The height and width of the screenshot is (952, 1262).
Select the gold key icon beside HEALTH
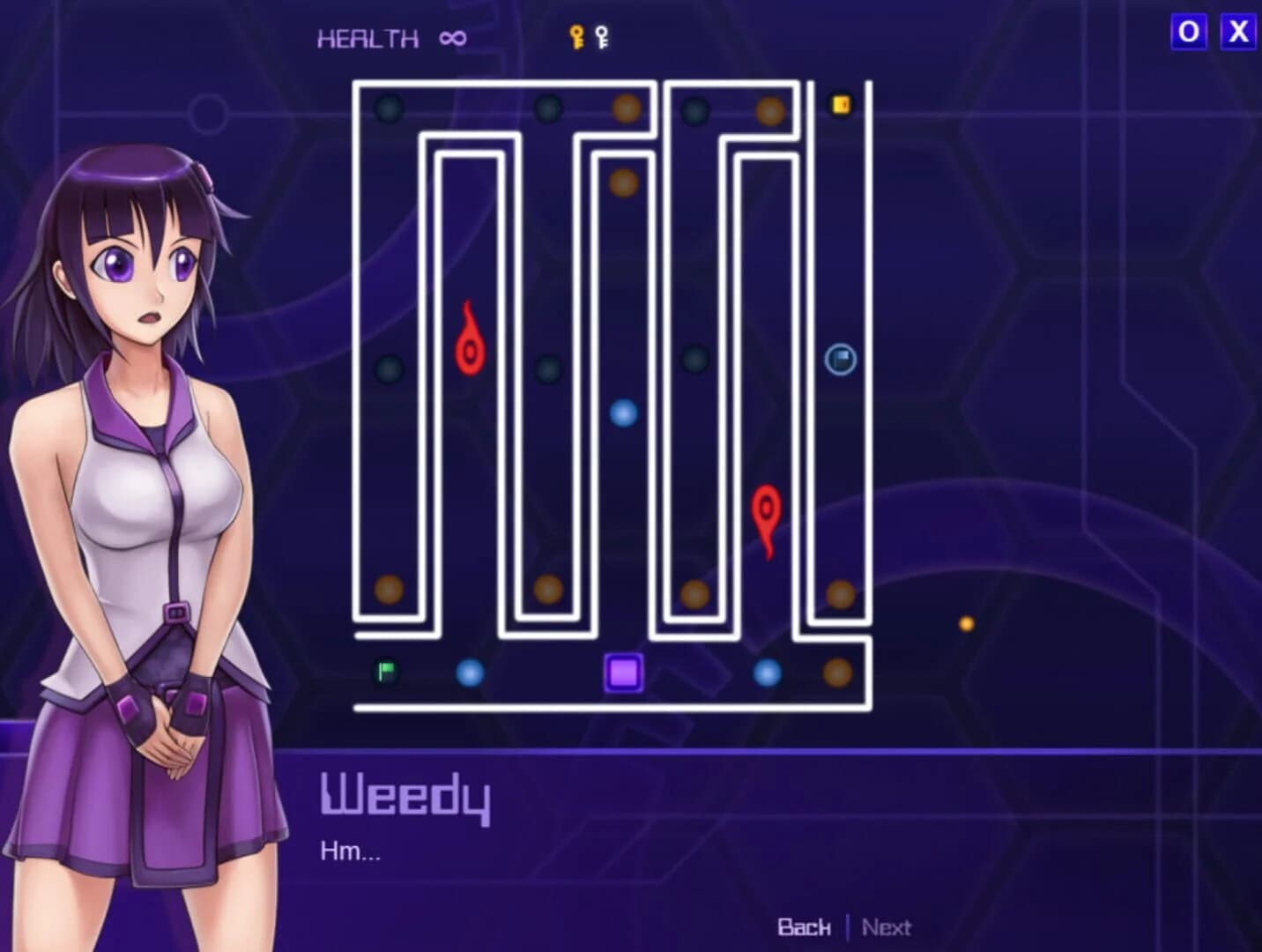pos(575,35)
